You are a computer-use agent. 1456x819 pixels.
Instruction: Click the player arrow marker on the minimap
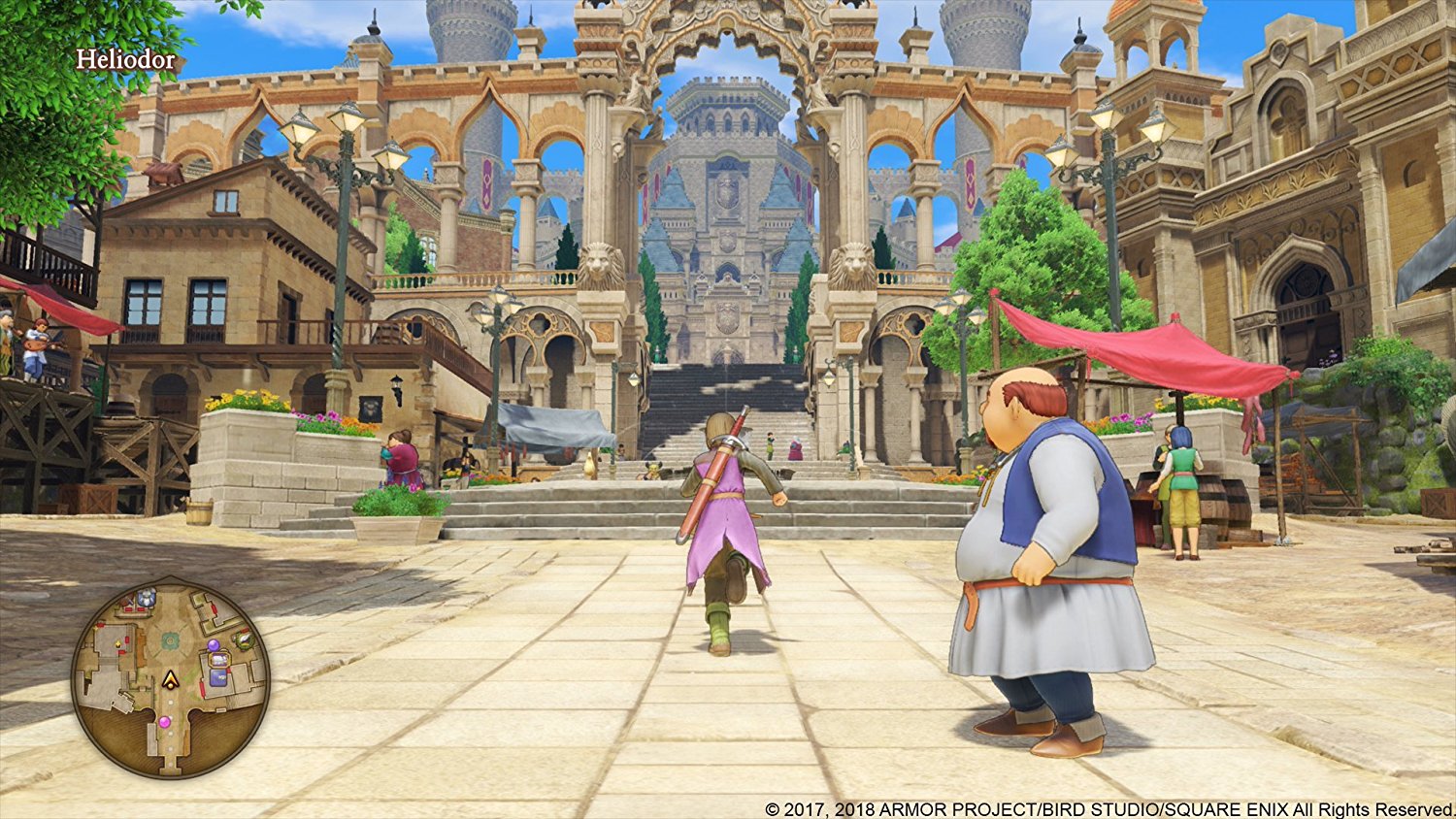[x=170, y=681]
